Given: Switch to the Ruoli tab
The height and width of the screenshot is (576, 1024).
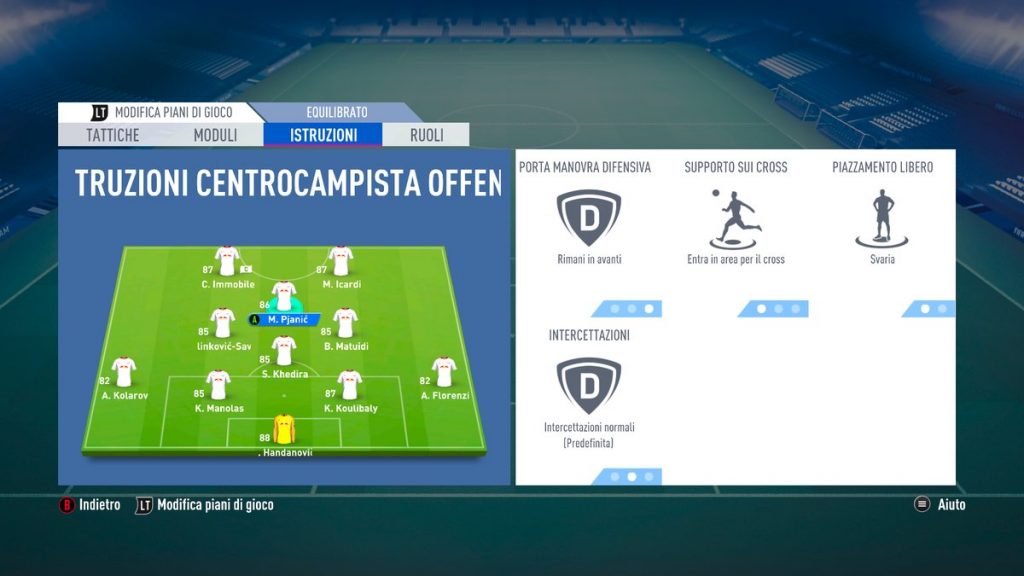Looking at the screenshot, I should coord(427,135).
